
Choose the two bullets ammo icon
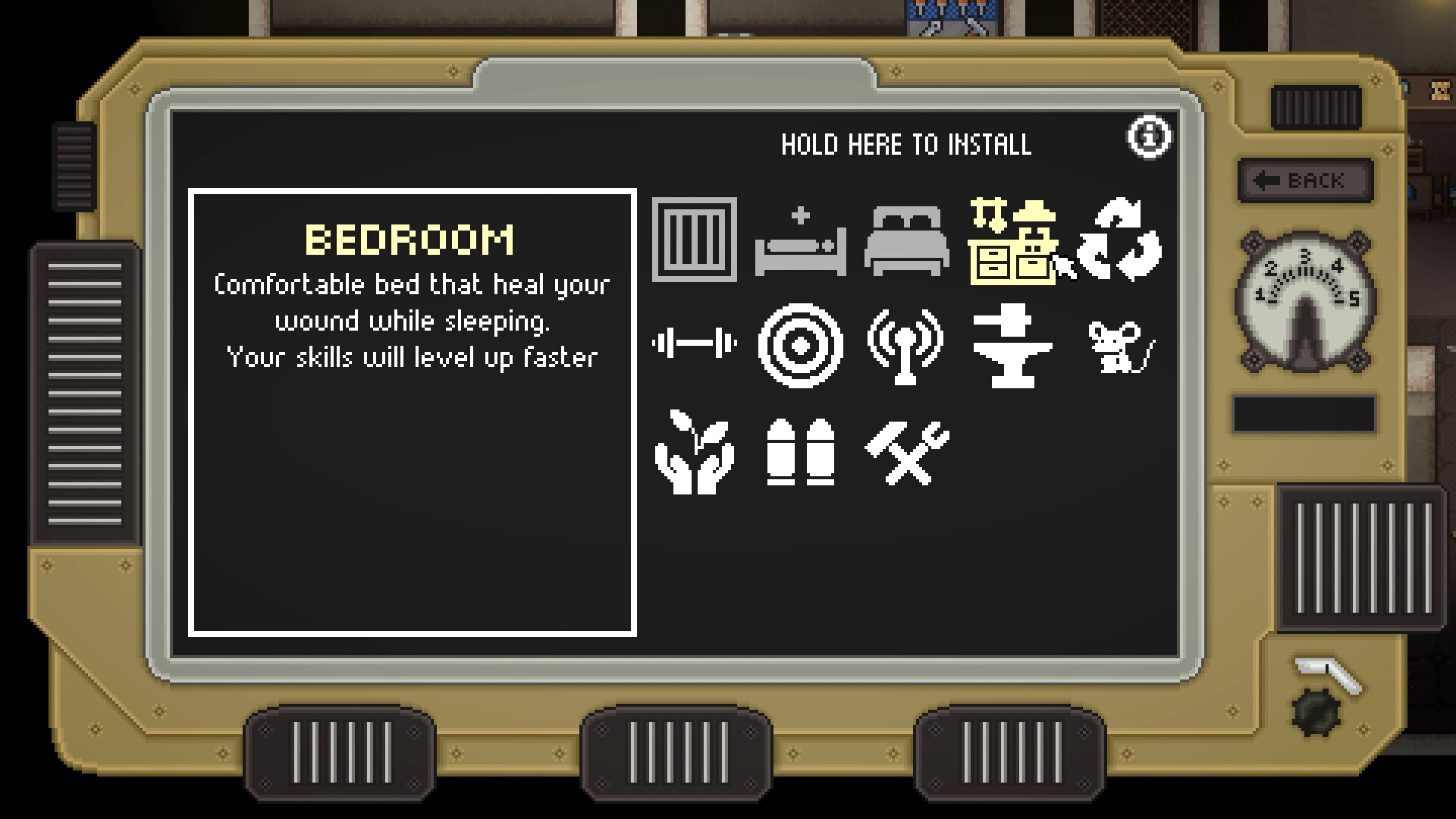pos(800,452)
